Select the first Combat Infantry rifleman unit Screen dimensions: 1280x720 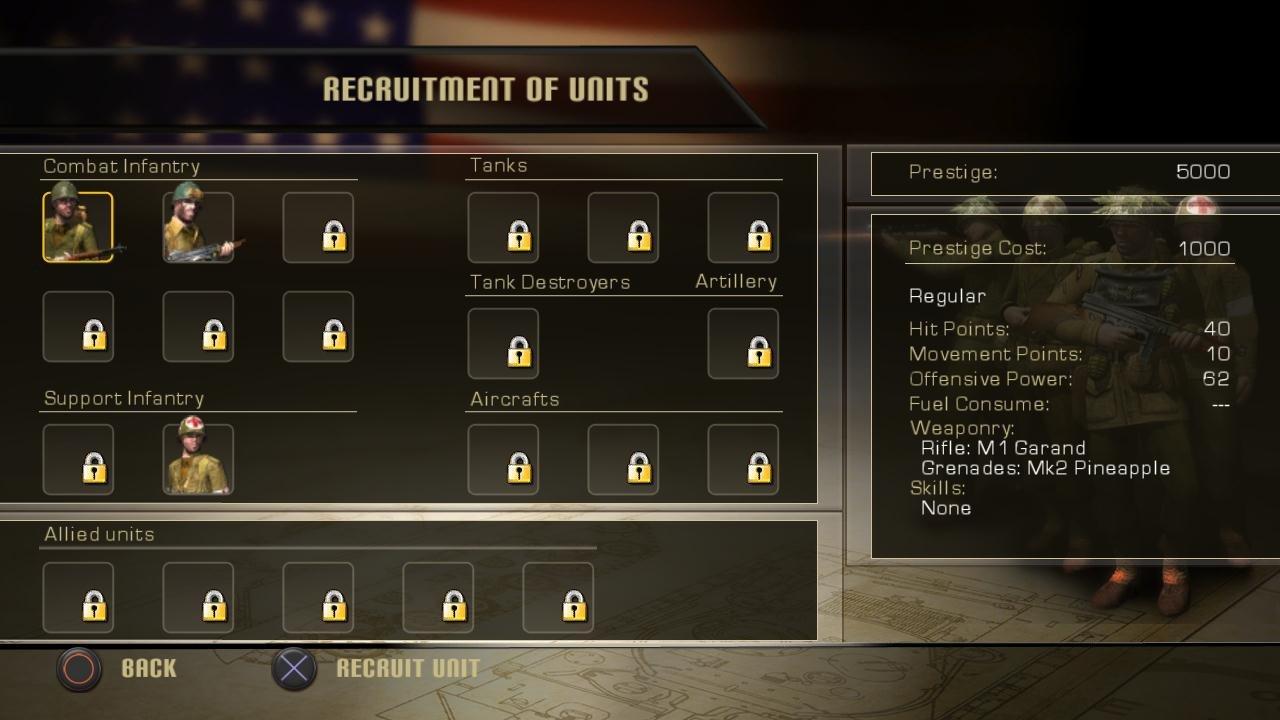click(x=78, y=227)
